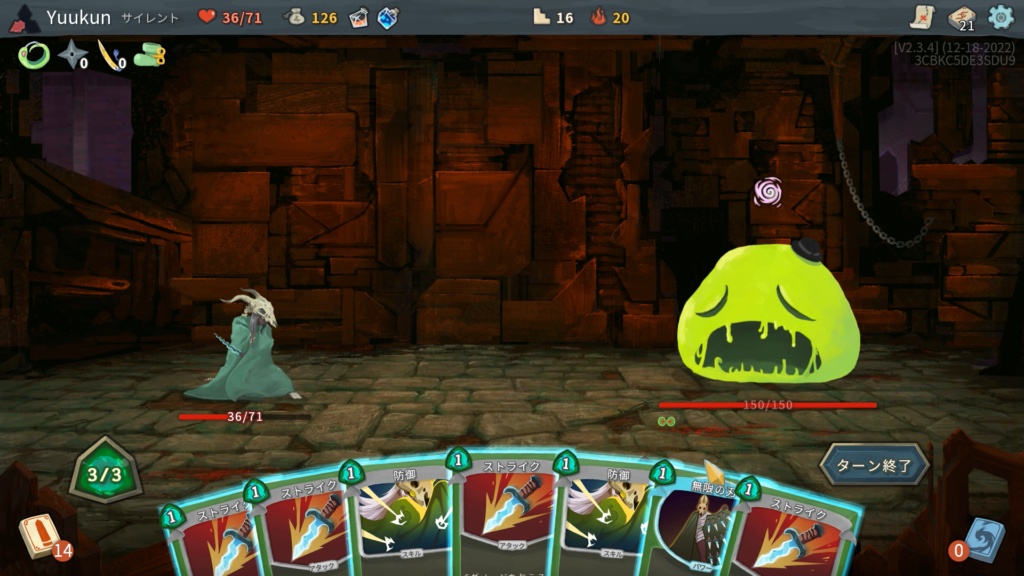Inspect the green snake ring relic
This screenshot has width=1024, height=576.
click(33, 56)
